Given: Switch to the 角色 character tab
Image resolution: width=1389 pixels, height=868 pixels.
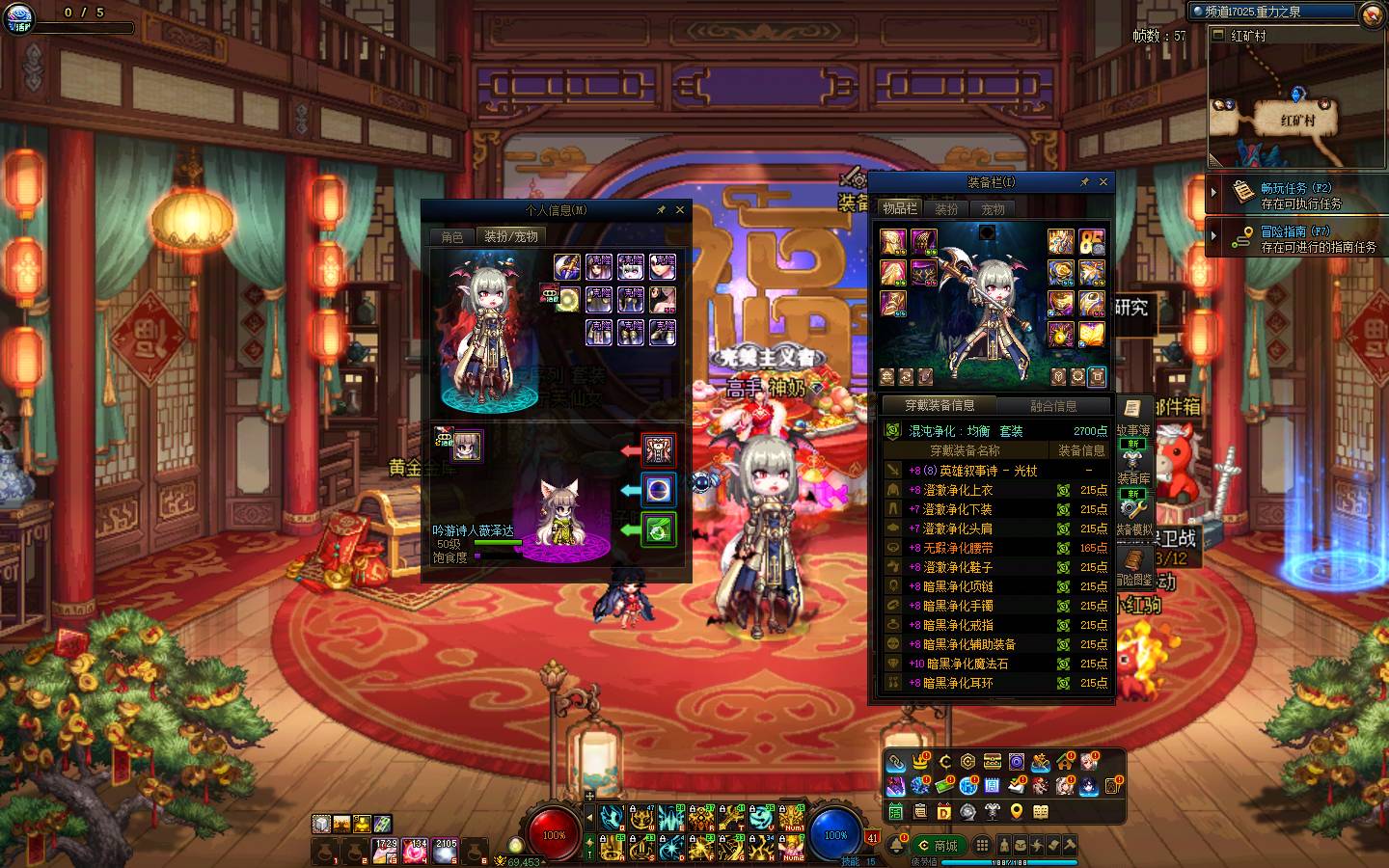Looking at the screenshot, I should 452,236.
